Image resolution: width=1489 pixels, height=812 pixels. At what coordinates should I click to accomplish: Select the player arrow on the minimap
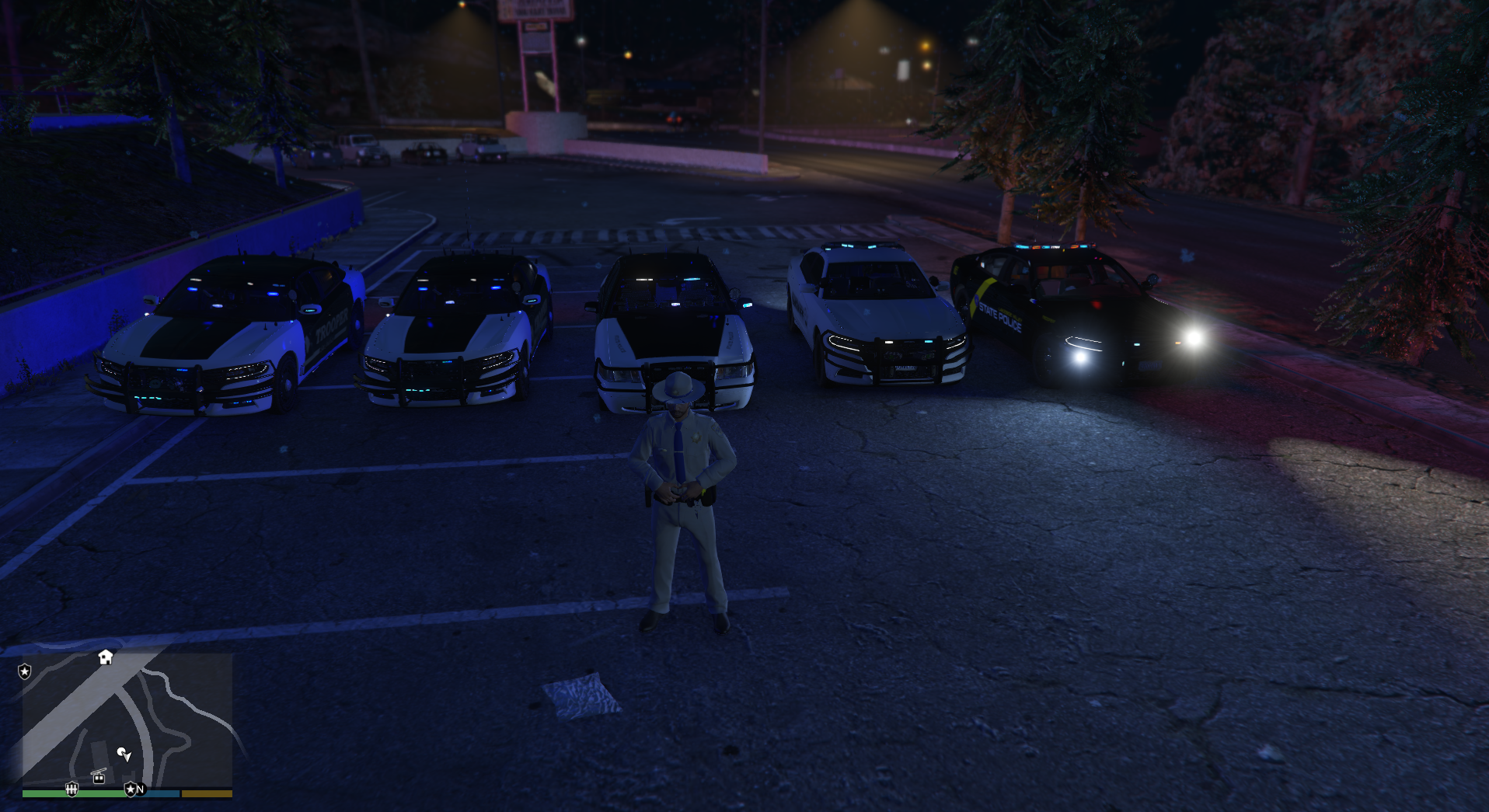point(124,754)
